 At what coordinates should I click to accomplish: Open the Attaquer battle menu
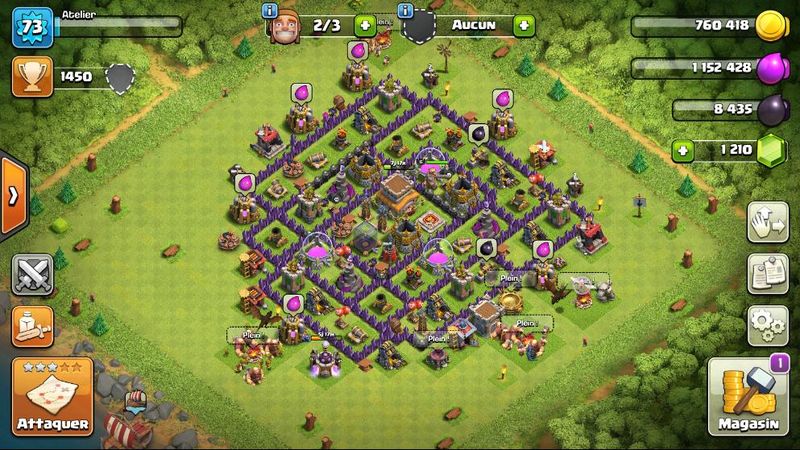pos(53,397)
